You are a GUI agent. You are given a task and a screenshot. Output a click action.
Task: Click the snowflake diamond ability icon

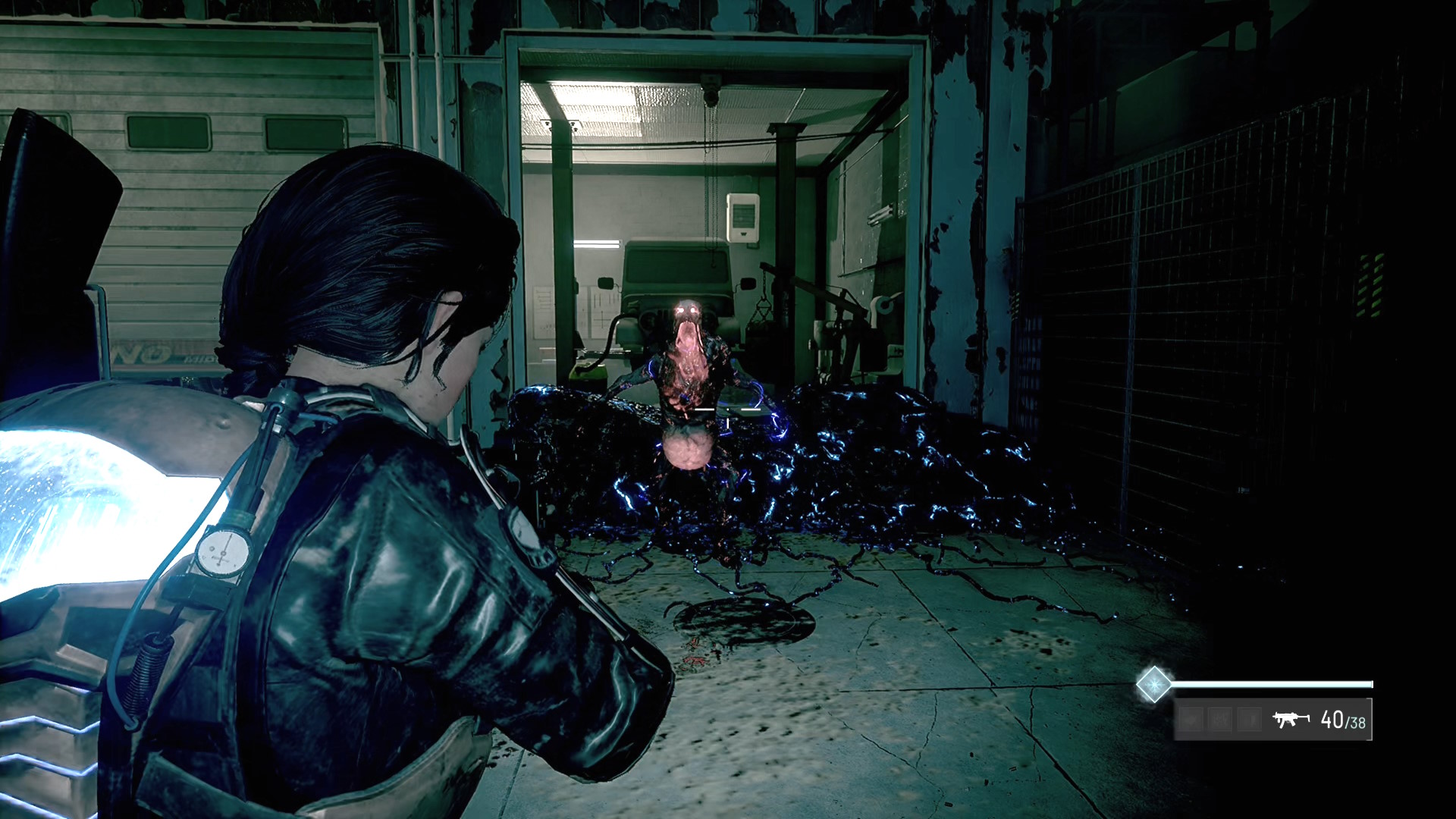[x=1153, y=684]
